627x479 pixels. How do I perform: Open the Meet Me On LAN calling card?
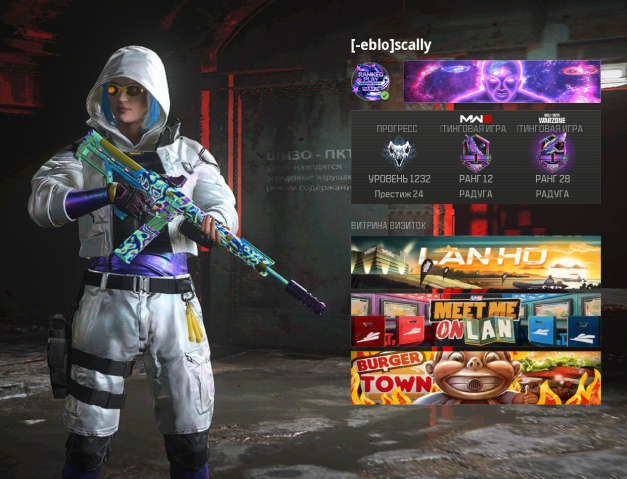(475, 320)
